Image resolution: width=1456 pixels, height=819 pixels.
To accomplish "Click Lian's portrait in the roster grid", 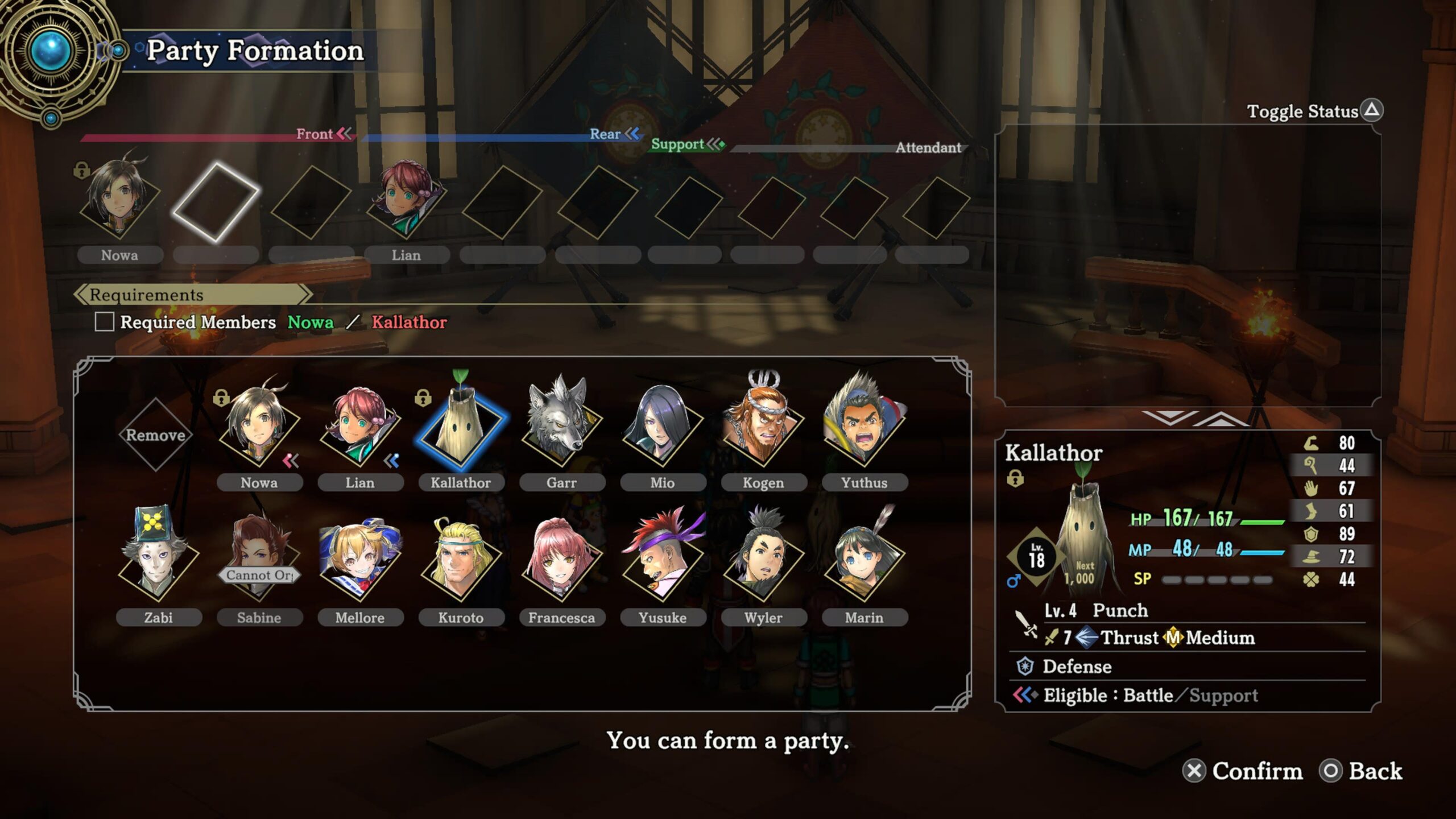I will [x=360, y=428].
